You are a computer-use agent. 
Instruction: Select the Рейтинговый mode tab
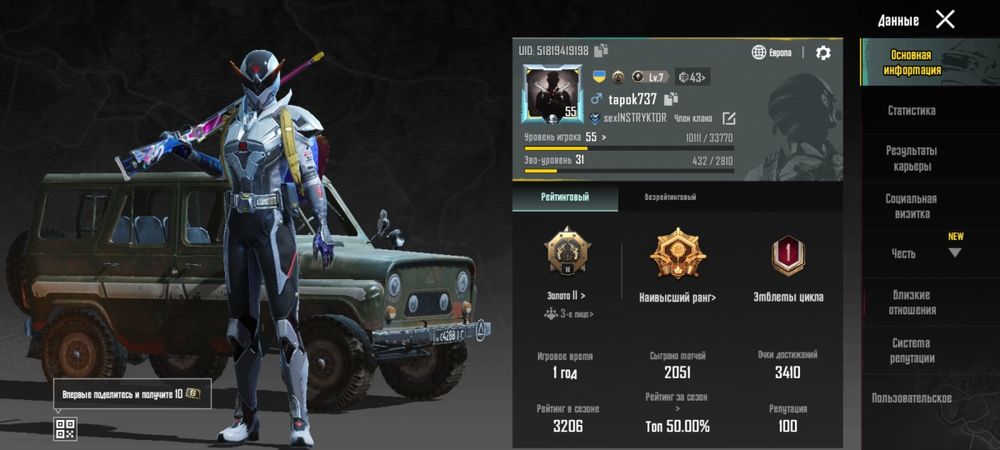[x=565, y=197]
